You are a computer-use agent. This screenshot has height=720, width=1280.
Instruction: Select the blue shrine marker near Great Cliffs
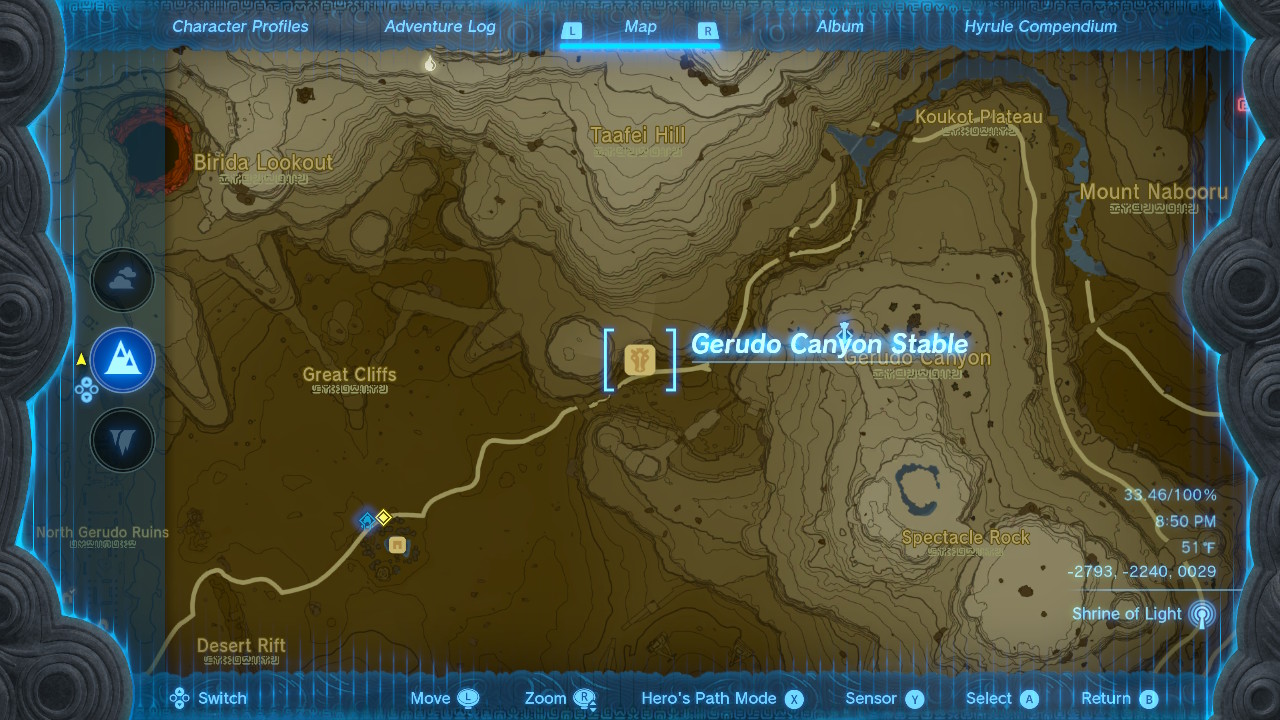coord(365,519)
